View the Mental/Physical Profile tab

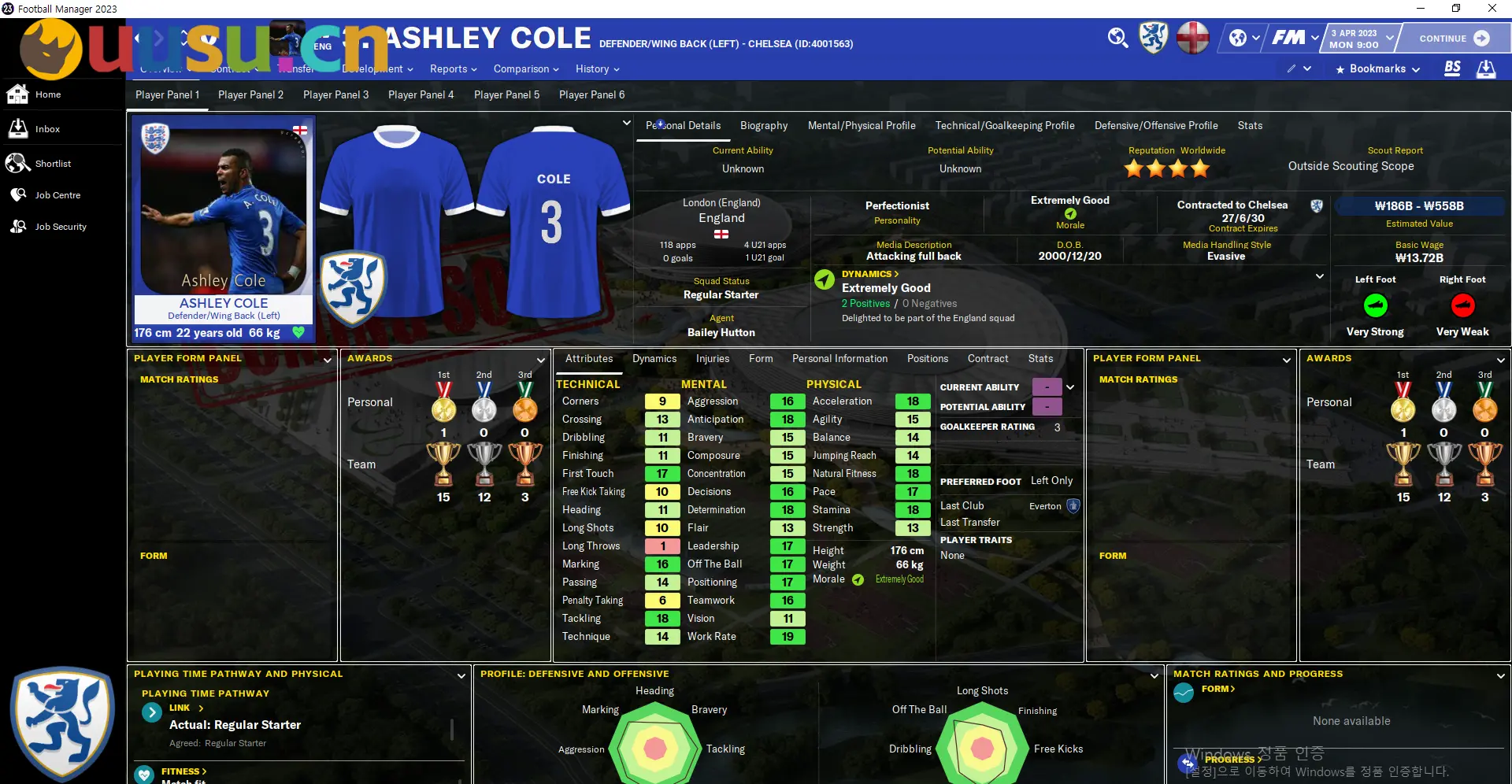861,125
